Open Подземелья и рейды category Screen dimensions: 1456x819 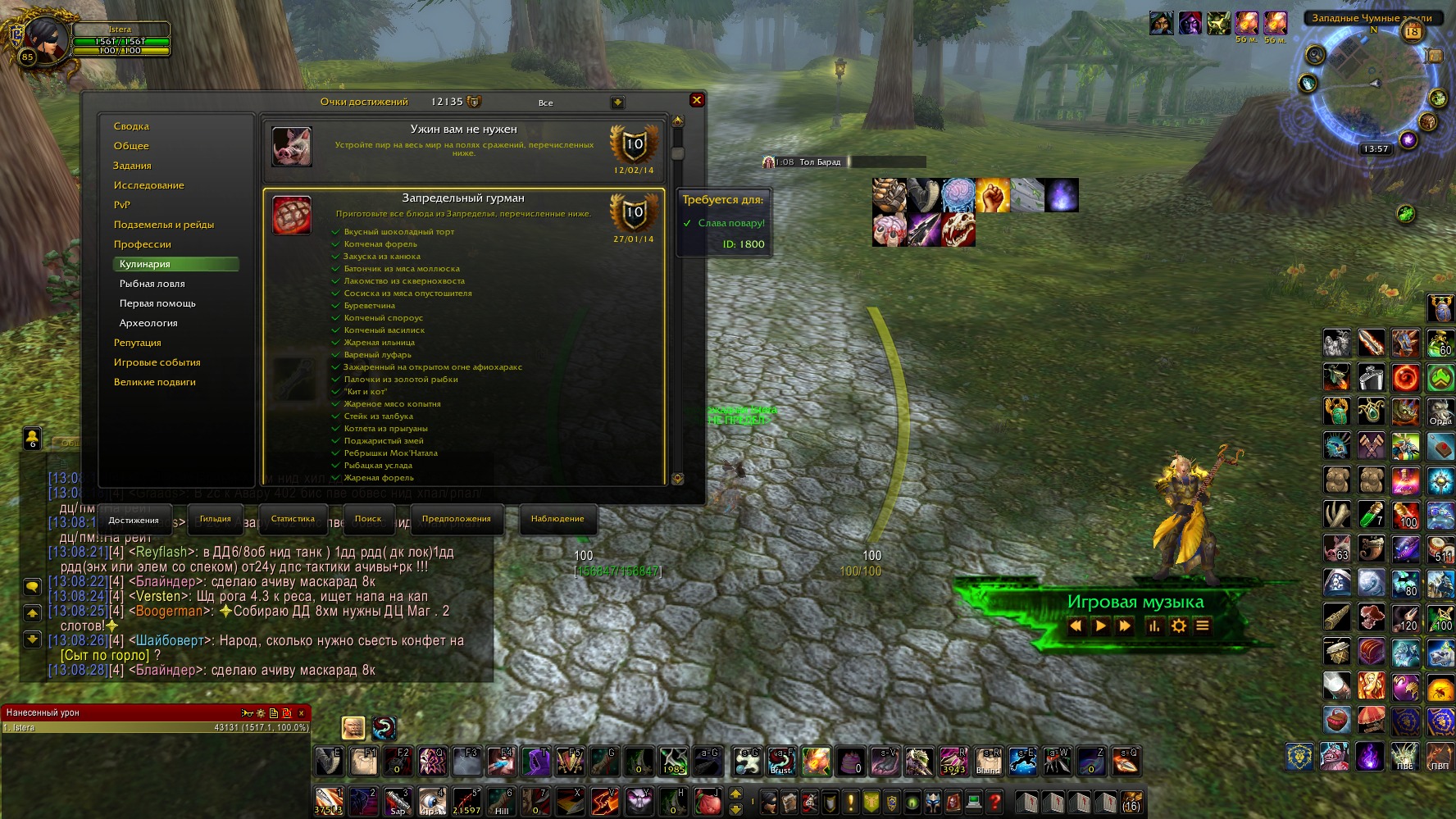(163, 225)
